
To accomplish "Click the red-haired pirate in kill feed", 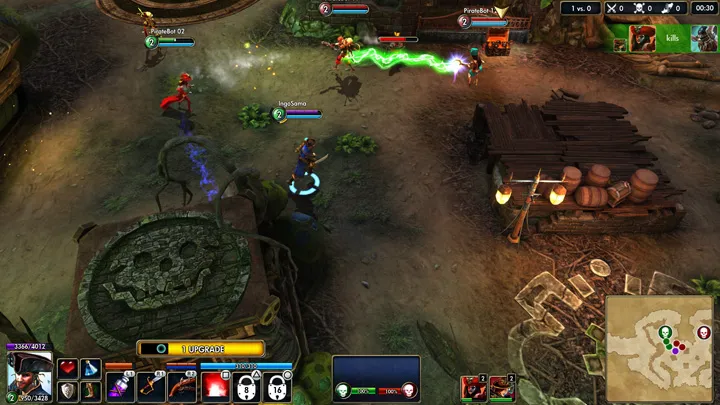I will pos(643,37).
